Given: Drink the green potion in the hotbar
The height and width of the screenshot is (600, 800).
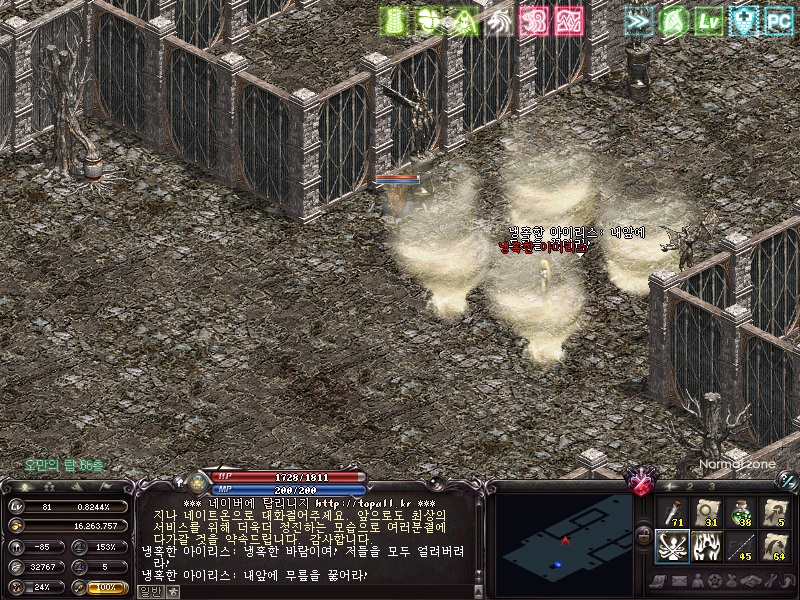Looking at the screenshot, I should point(741,512).
